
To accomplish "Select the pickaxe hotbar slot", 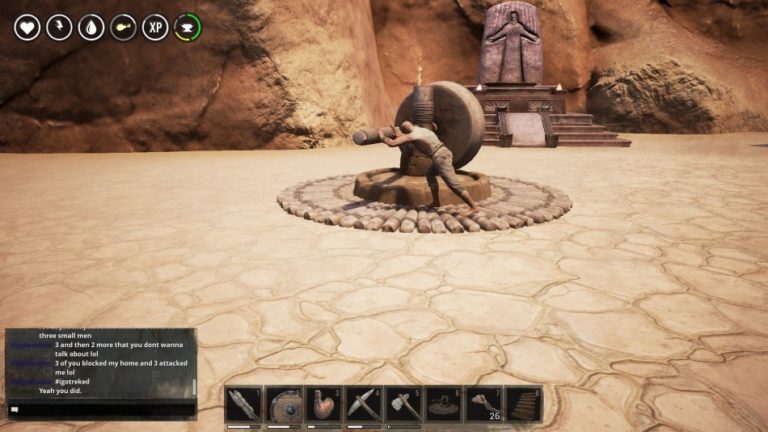I will click(364, 404).
